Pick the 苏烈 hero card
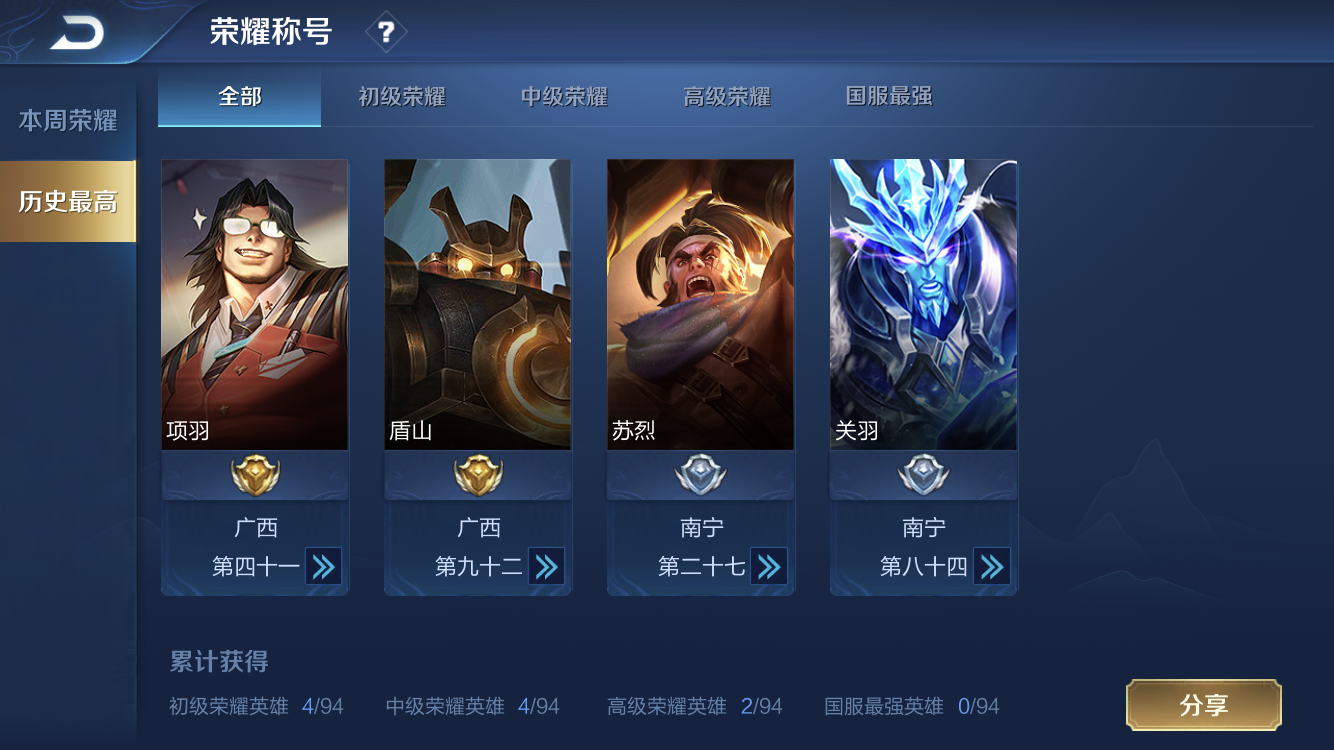 701,304
